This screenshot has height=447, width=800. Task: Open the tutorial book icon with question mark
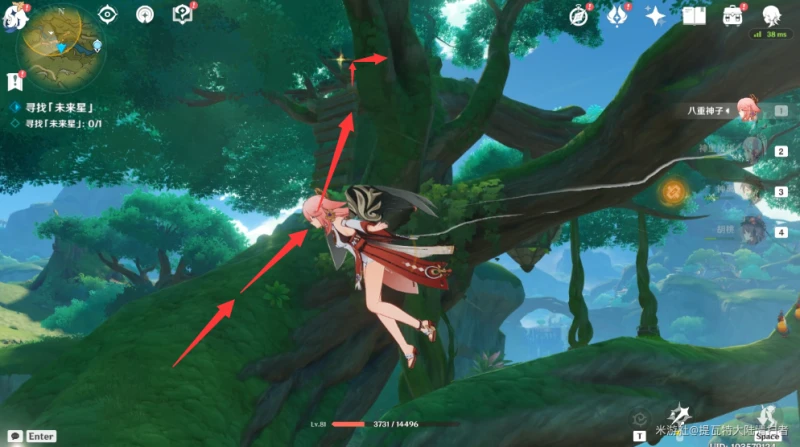click(x=181, y=14)
